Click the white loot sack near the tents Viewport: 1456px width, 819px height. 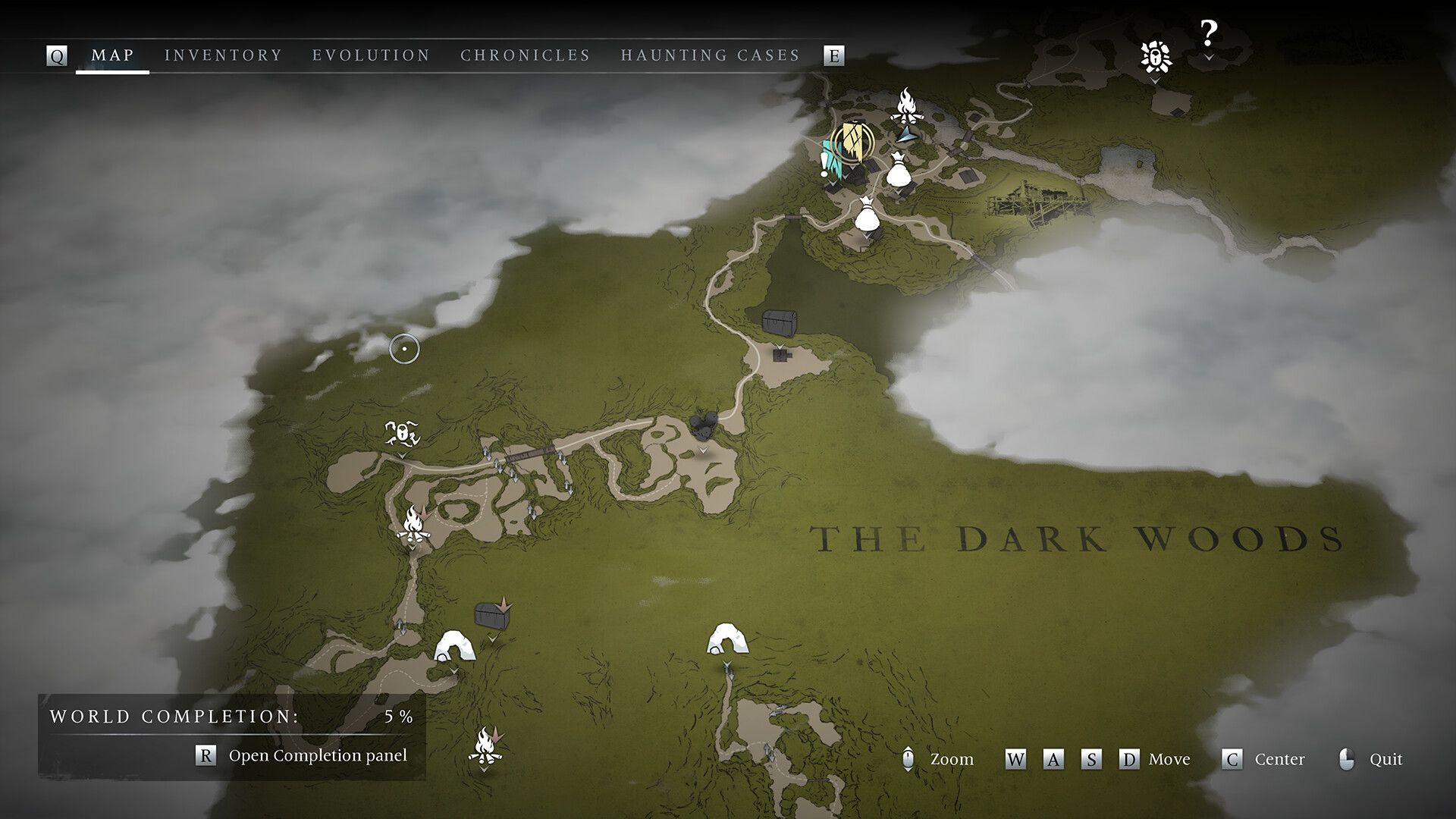[898, 173]
